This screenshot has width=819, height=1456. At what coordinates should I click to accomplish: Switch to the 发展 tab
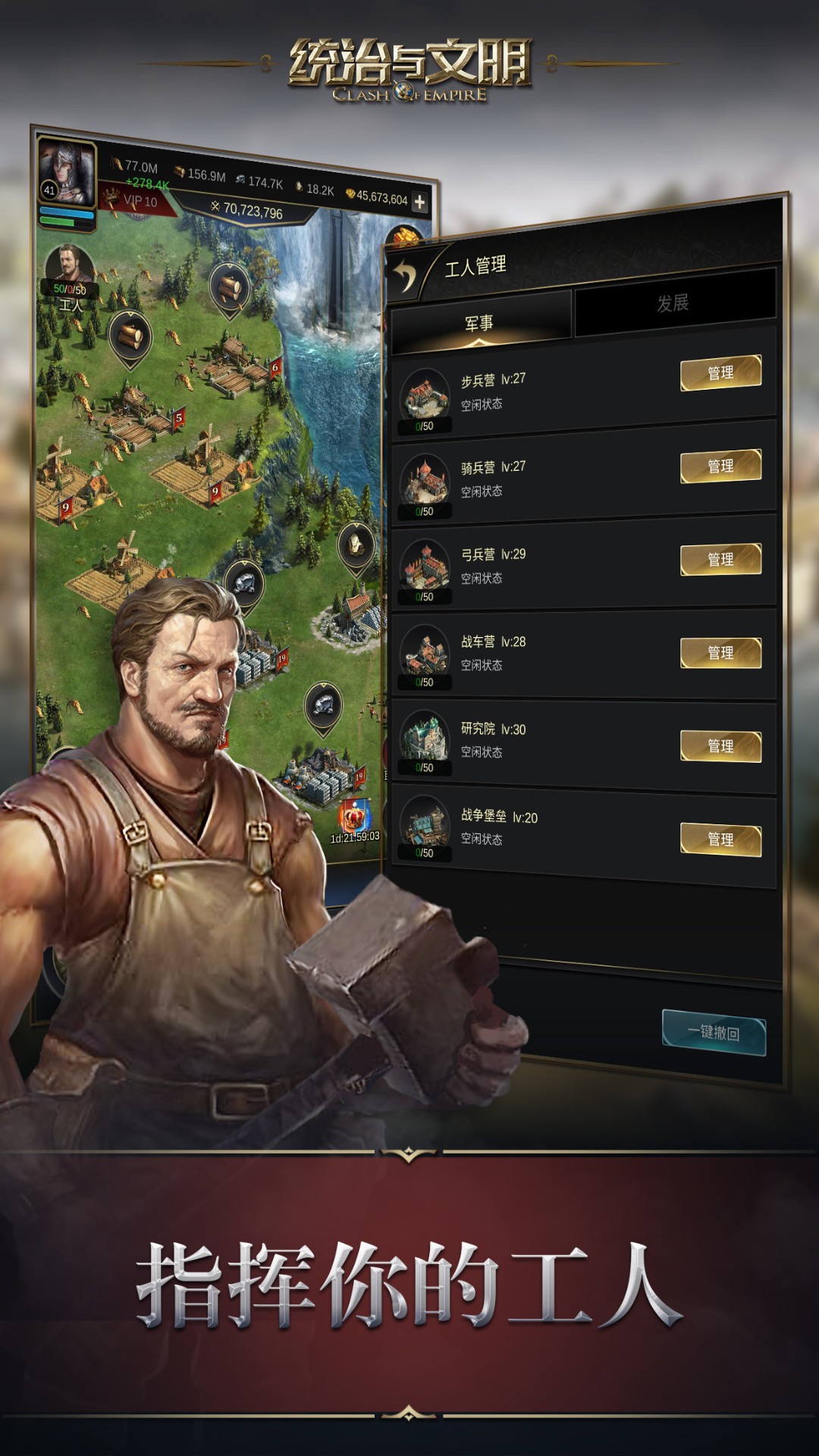click(x=673, y=304)
